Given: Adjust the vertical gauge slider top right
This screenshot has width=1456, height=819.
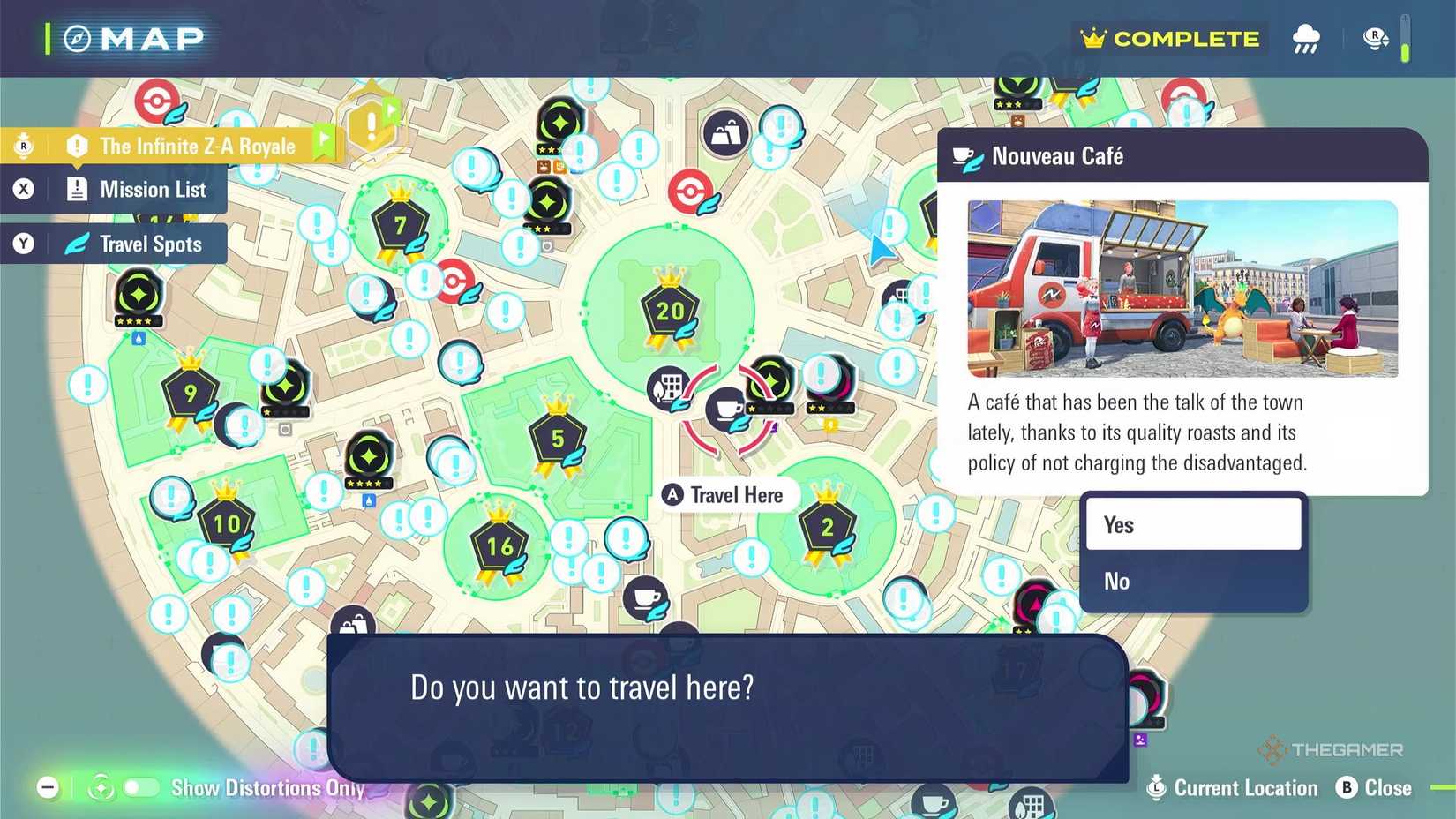Looking at the screenshot, I should (1407, 39).
